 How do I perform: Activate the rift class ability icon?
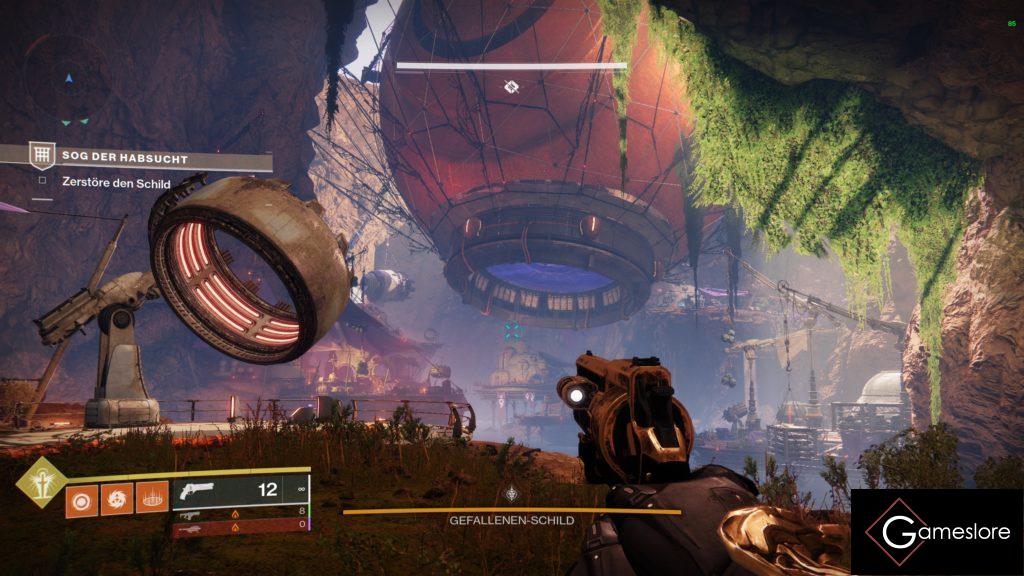coord(151,497)
